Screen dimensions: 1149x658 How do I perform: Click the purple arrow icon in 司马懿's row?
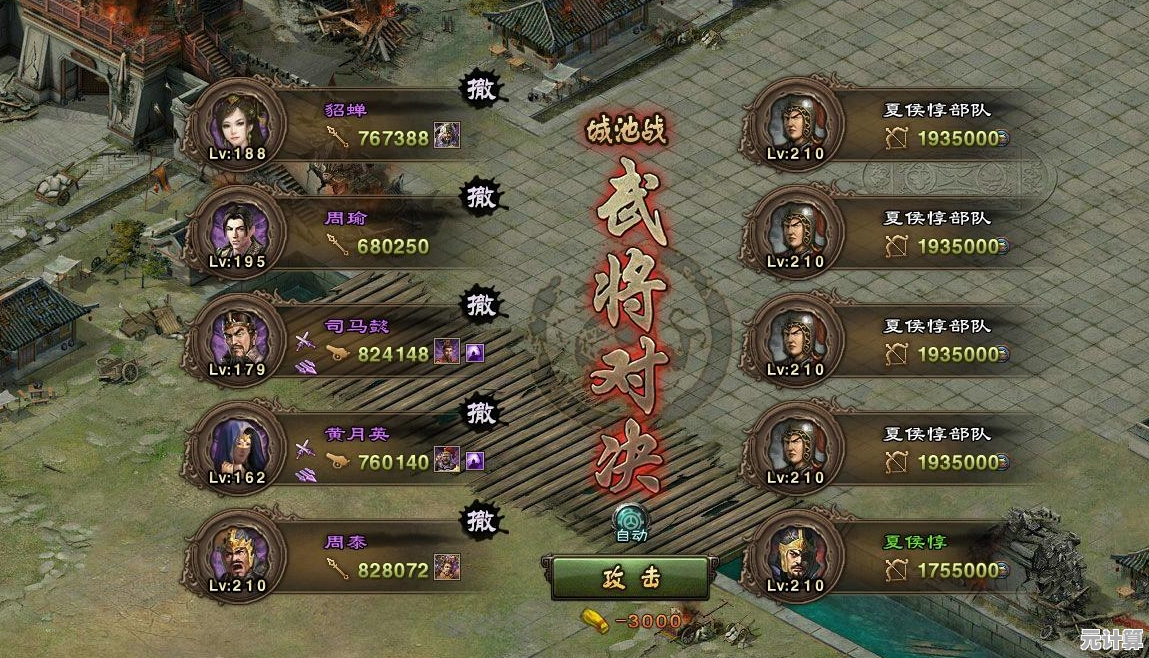click(475, 352)
